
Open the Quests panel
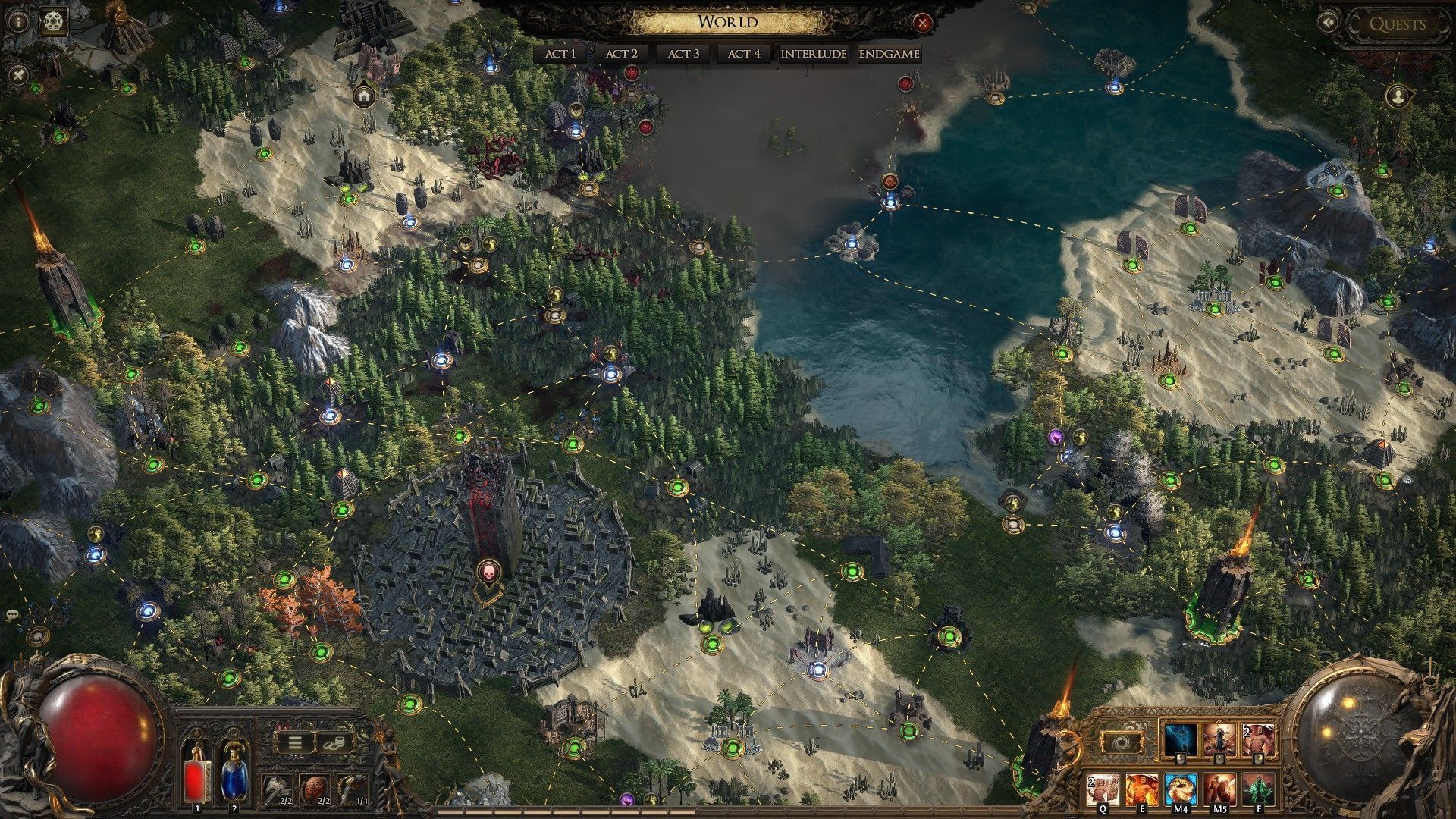[x=1397, y=24]
